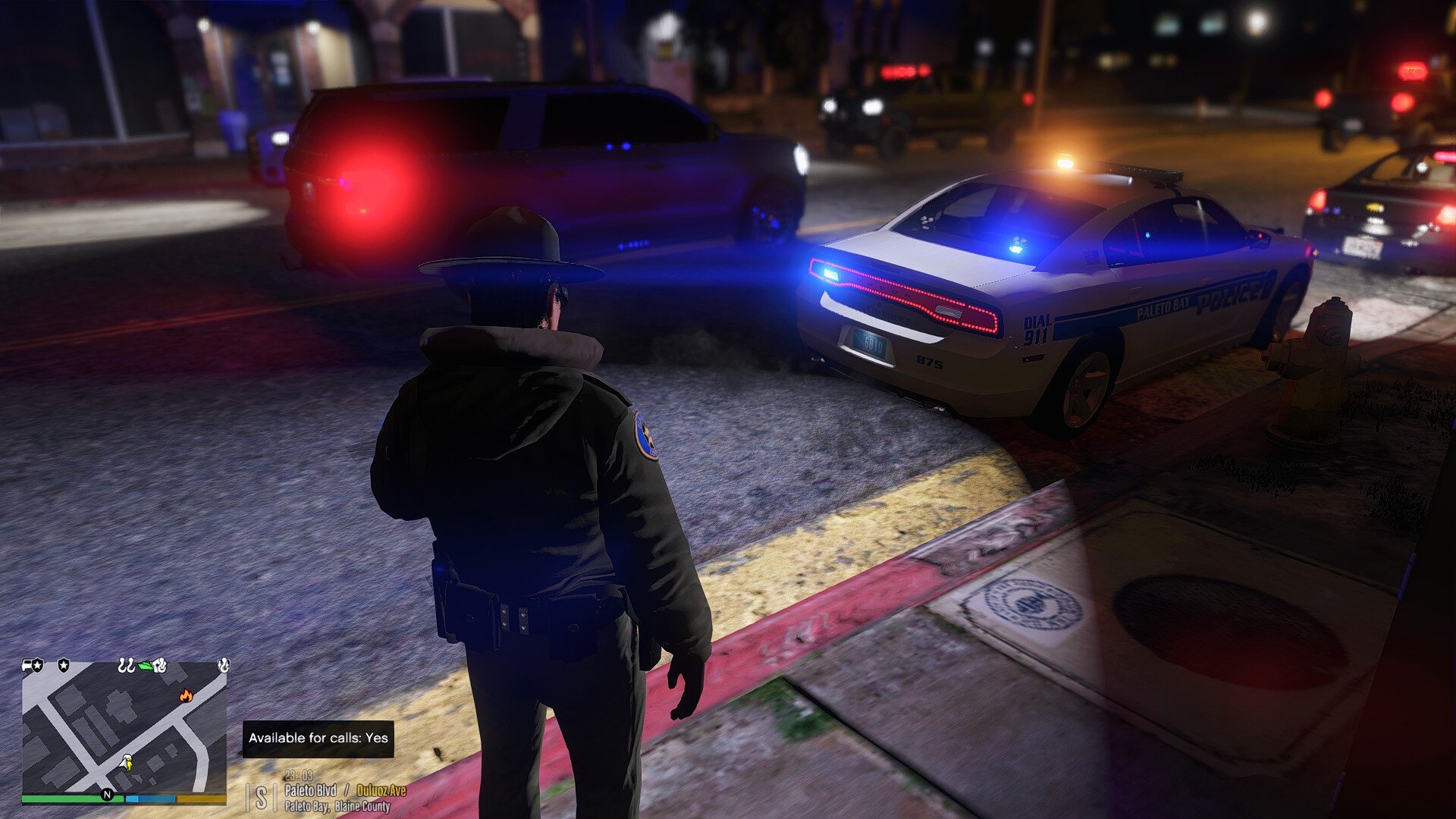Click the green boat blip on the minimap
This screenshot has width=1456, height=819.
point(146,665)
